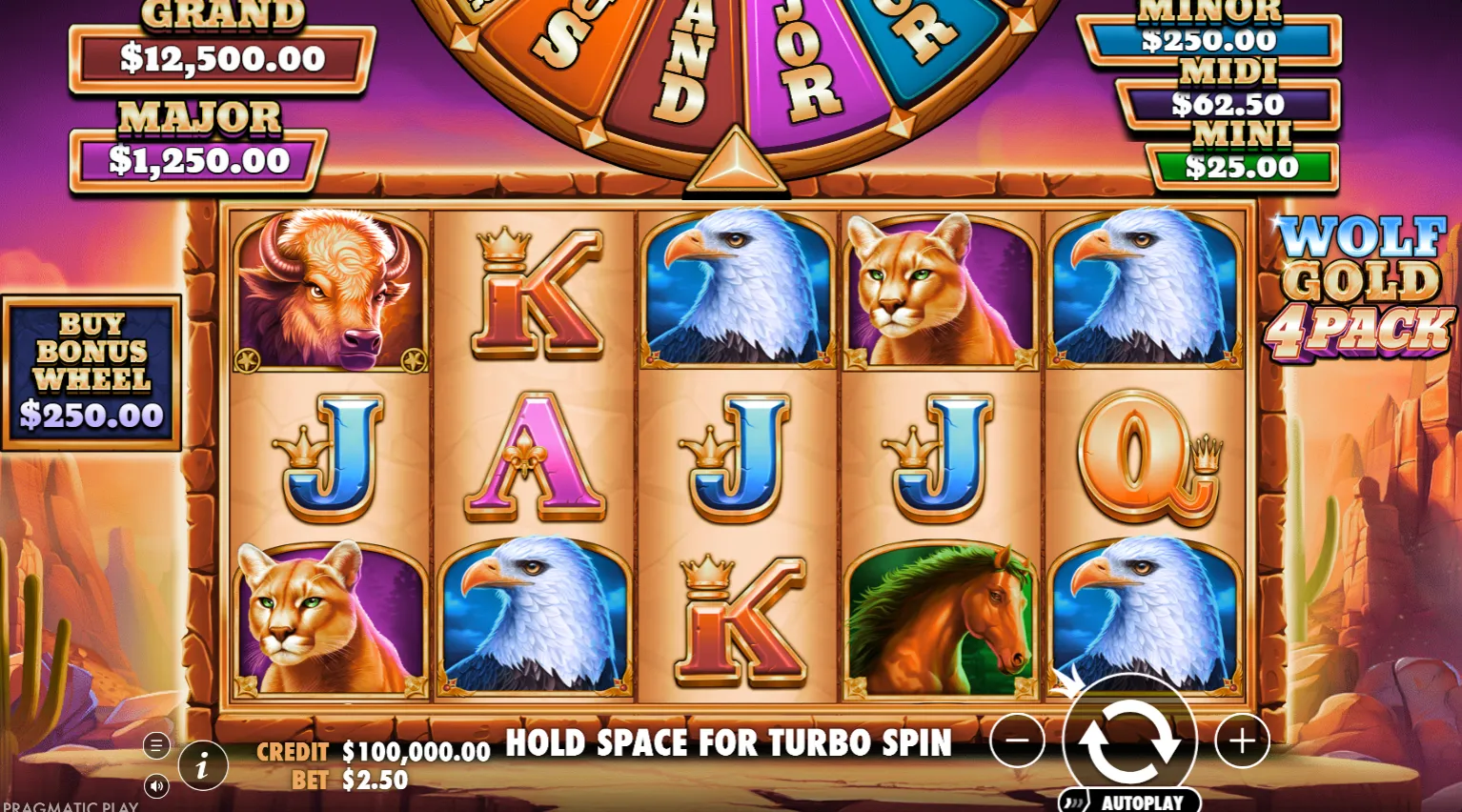1462x812 pixels.
Task: Toggle the sound speaker icon
Action: point(156,786)
